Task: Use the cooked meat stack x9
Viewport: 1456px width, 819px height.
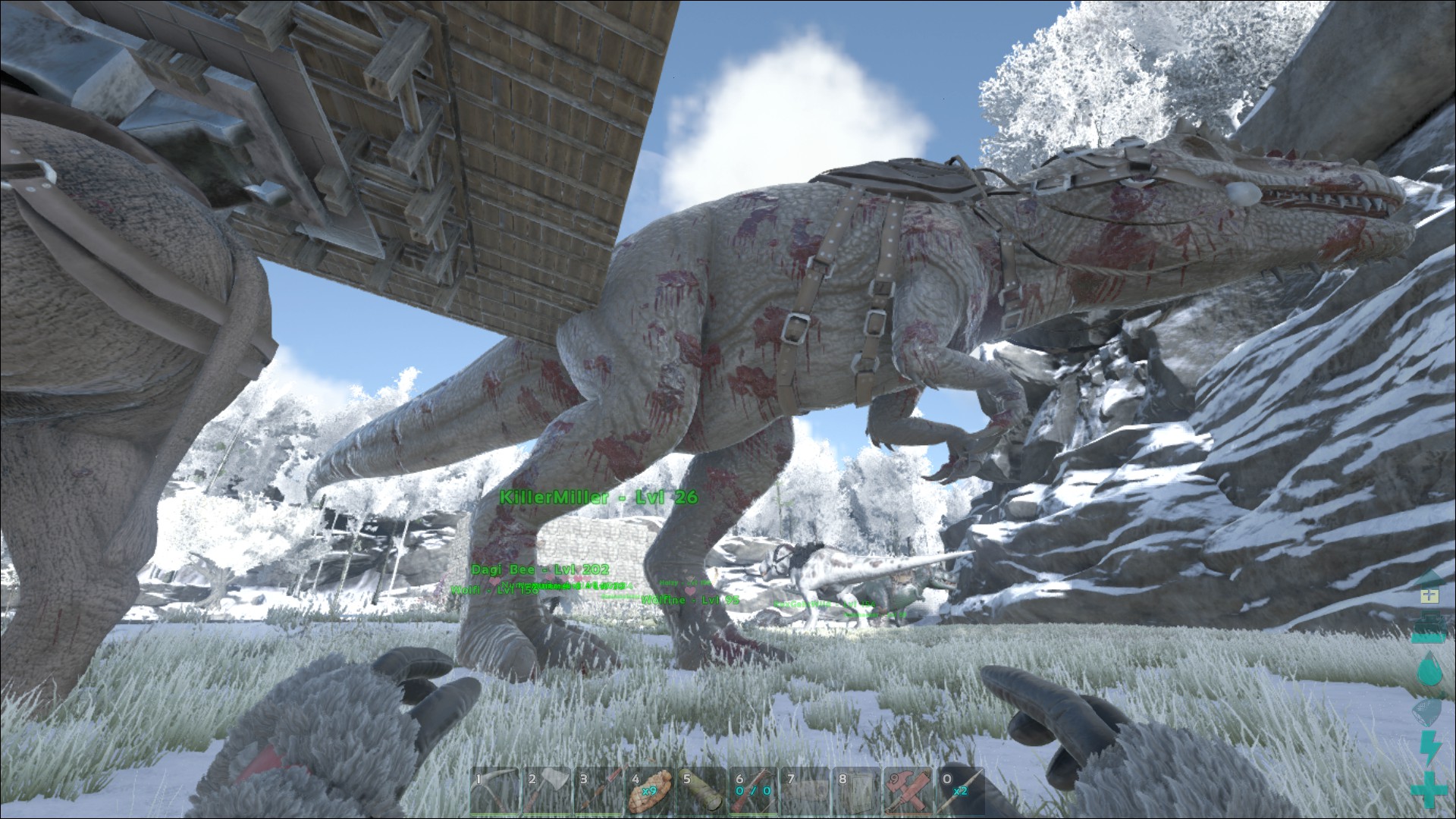Action: (x=650, y=792)
